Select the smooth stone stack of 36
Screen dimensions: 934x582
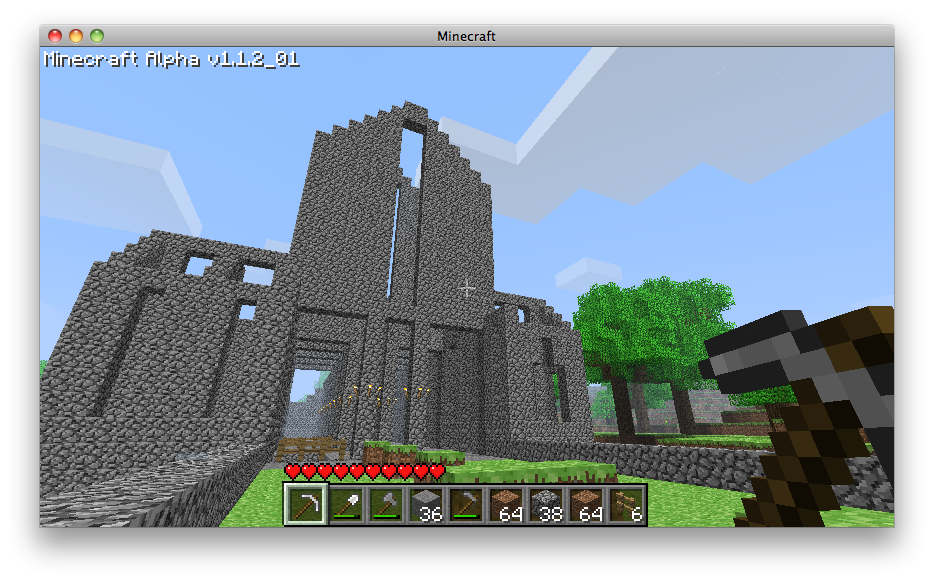click(425, 505)
